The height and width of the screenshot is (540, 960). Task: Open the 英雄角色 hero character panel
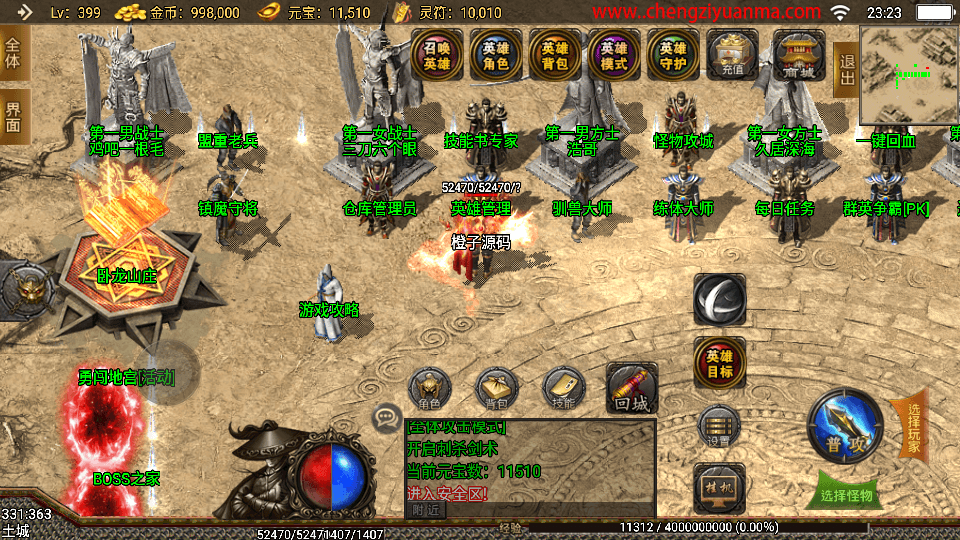point(496,55)
